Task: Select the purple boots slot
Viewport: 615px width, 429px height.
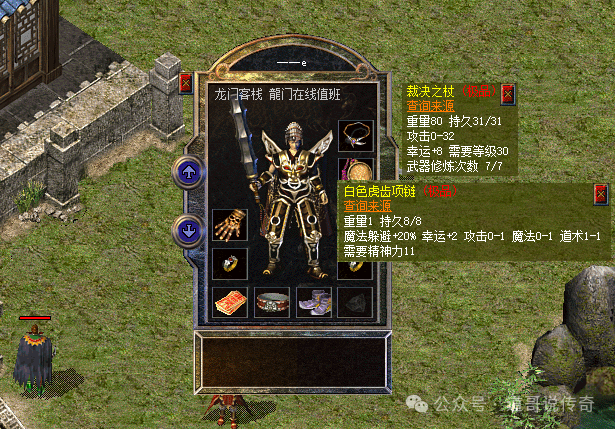Action: pos(312,302)
